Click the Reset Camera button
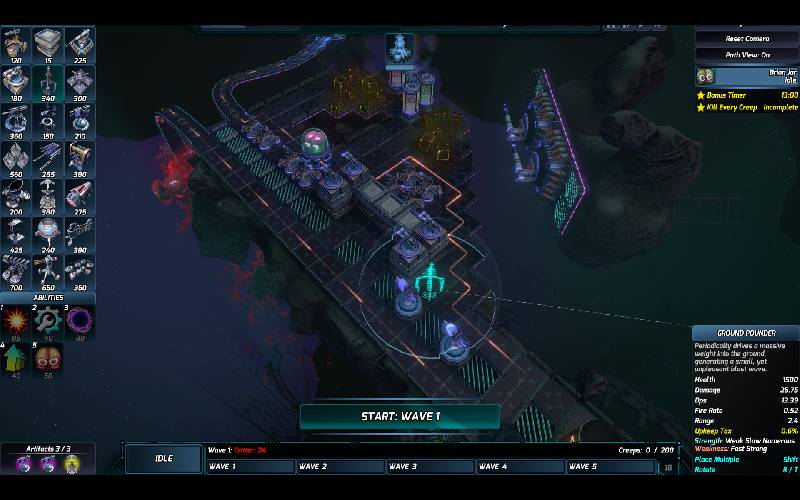800x500 pixels. [747, 38]
